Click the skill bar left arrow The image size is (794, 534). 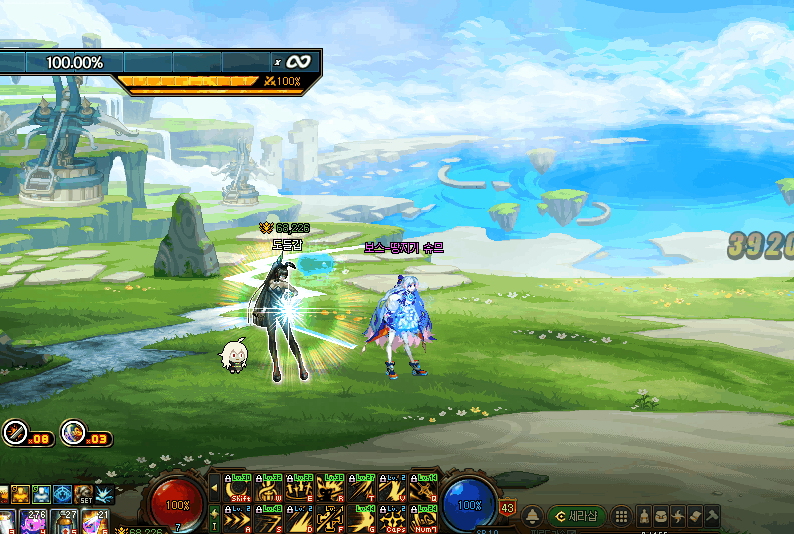(x=213, y=489)
